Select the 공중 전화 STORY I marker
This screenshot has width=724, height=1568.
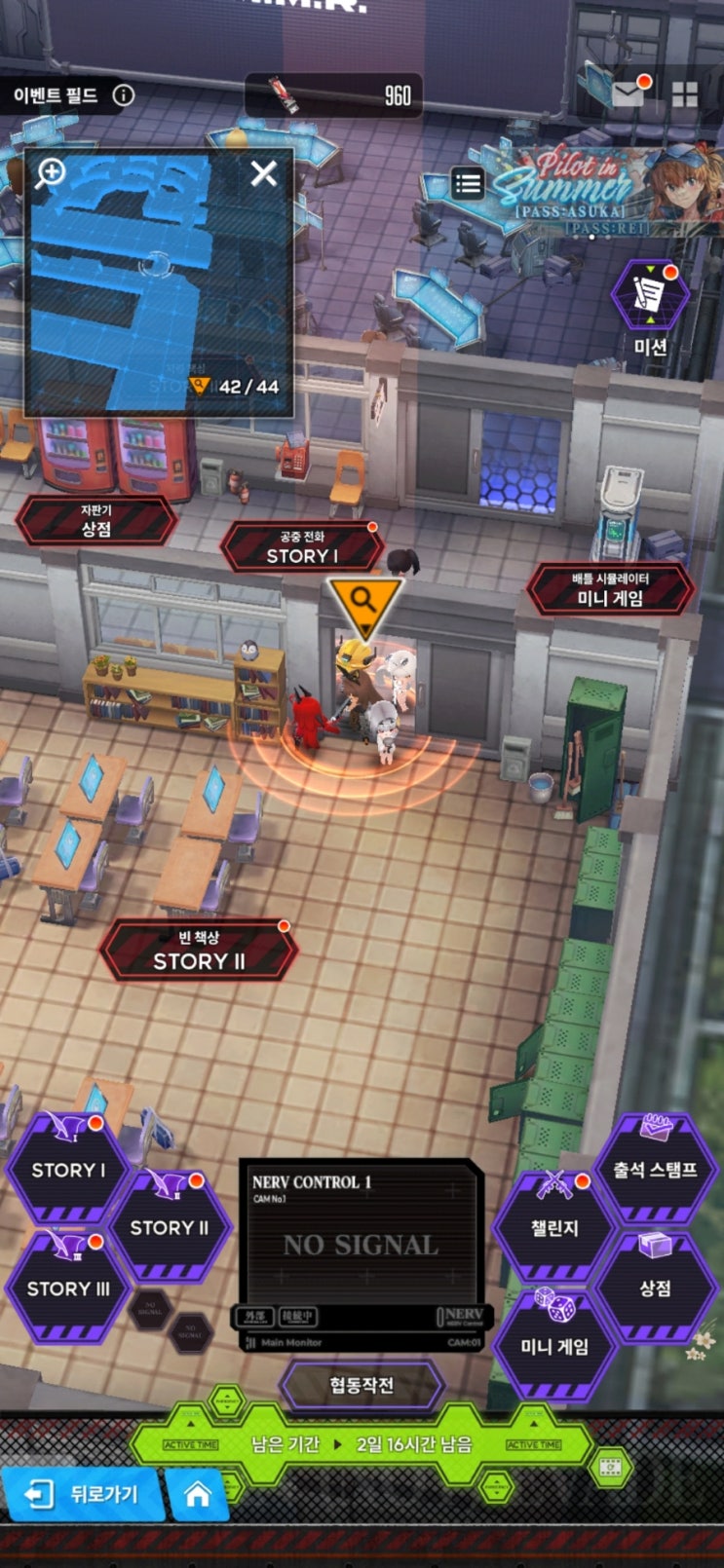click(x=301, y=547)
